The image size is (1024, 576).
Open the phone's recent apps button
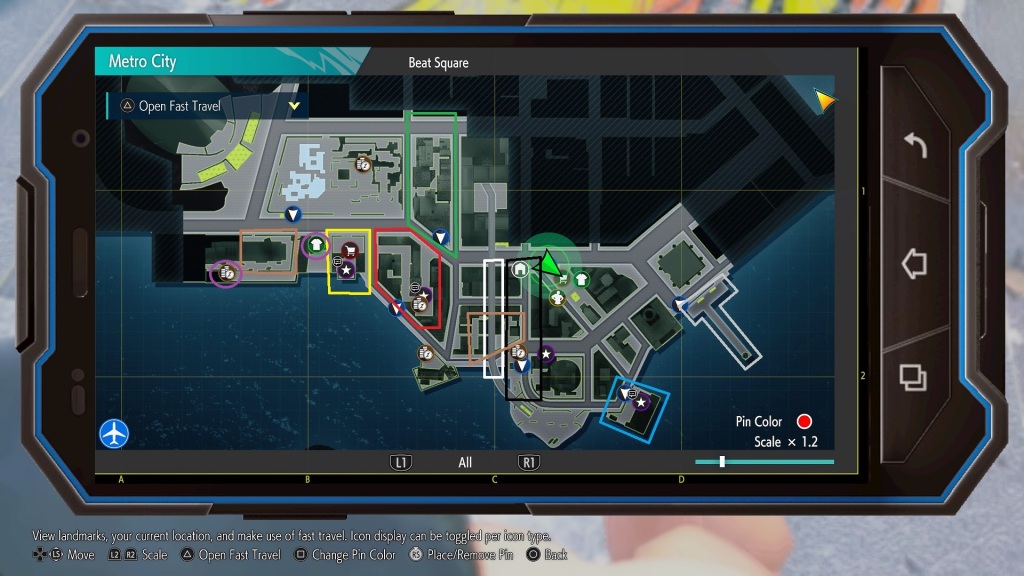912,377
